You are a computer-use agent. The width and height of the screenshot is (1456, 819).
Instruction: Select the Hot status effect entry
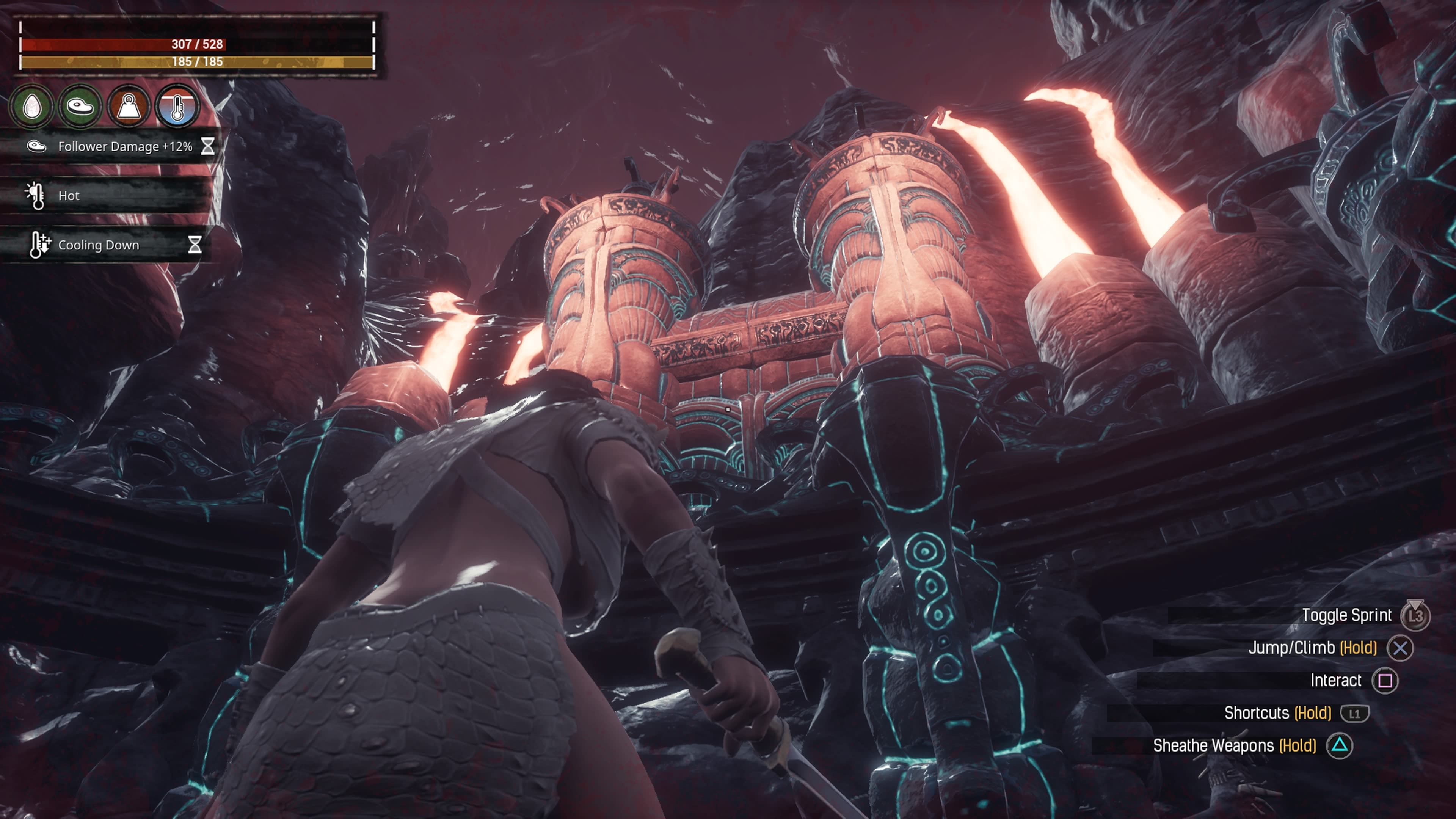pyautogui.click(x=107, y=196)
